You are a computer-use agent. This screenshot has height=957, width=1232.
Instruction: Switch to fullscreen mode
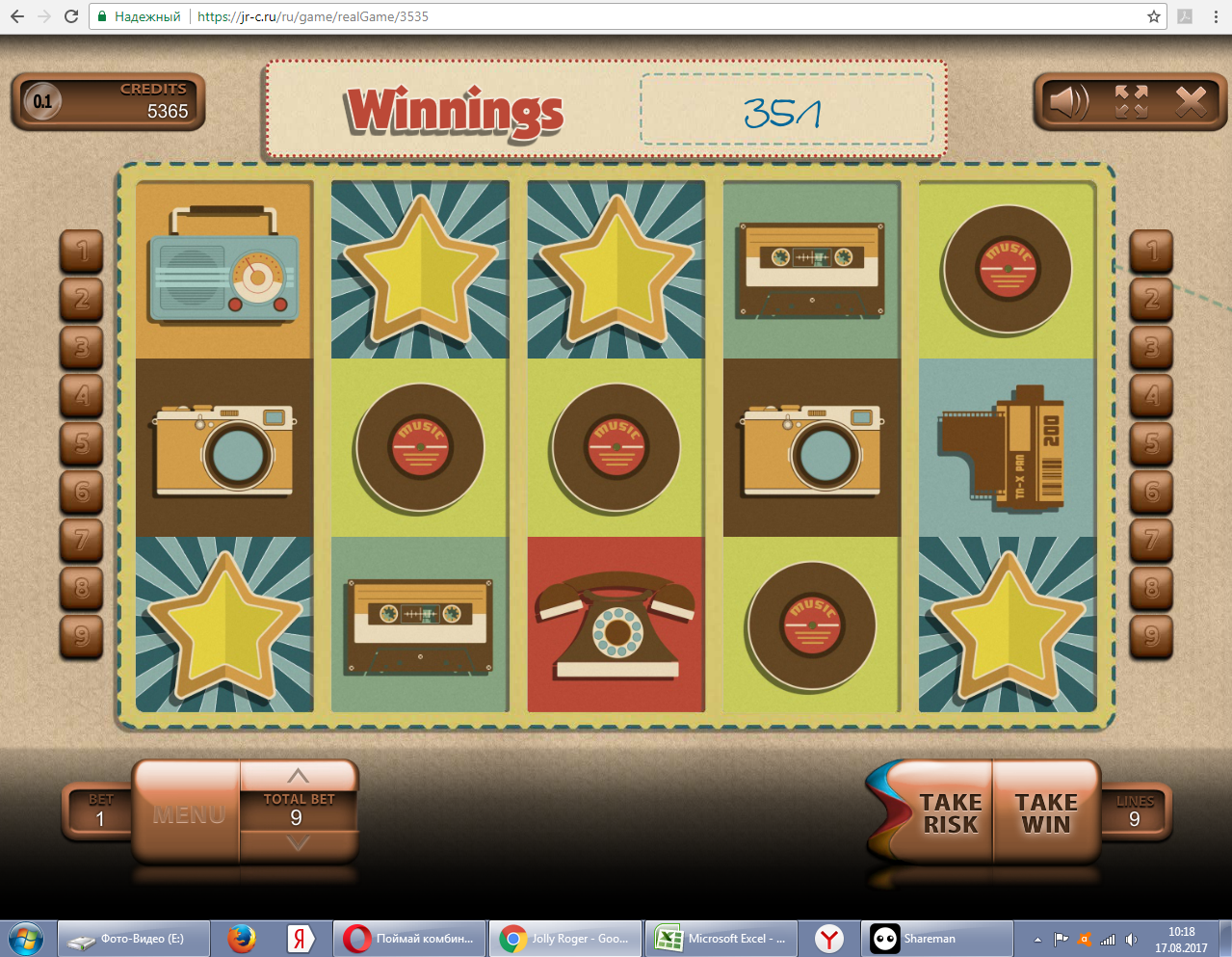(x=1131, y=101)
